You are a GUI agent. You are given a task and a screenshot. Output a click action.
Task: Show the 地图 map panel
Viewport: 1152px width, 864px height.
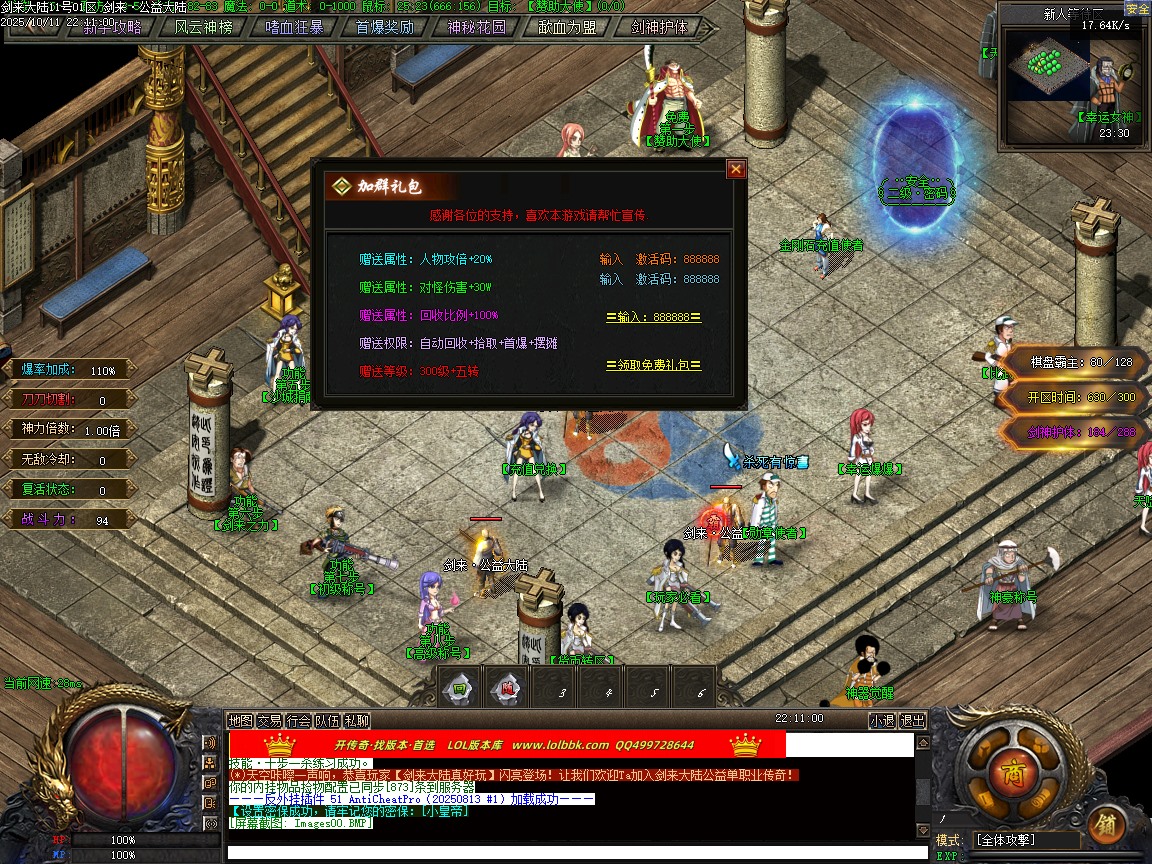tap(240, 720)
